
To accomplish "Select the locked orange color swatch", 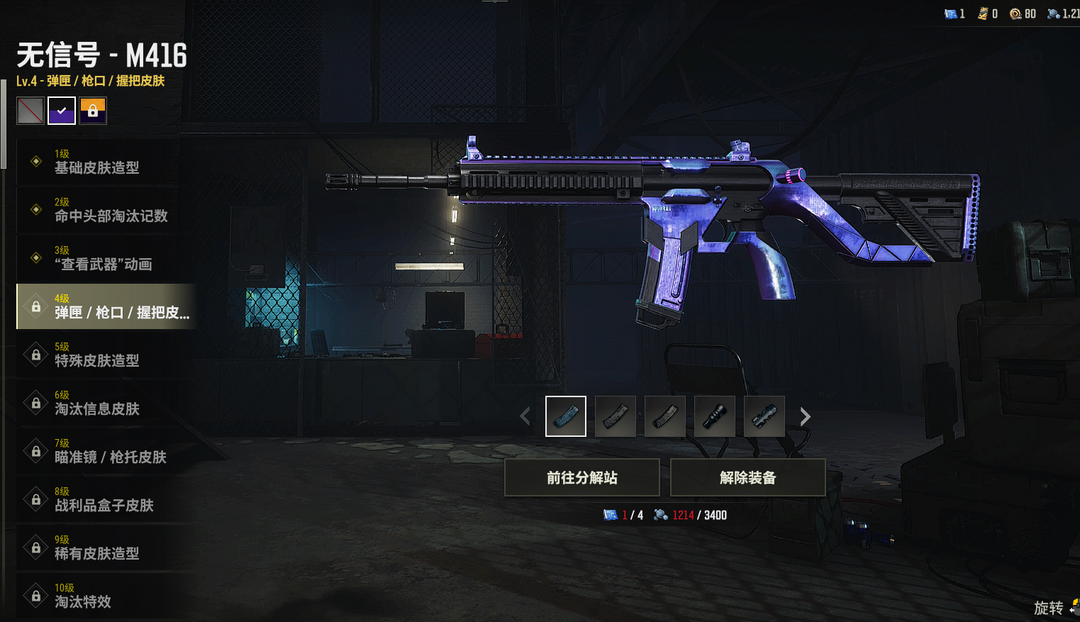I will [x=93, y=110].
